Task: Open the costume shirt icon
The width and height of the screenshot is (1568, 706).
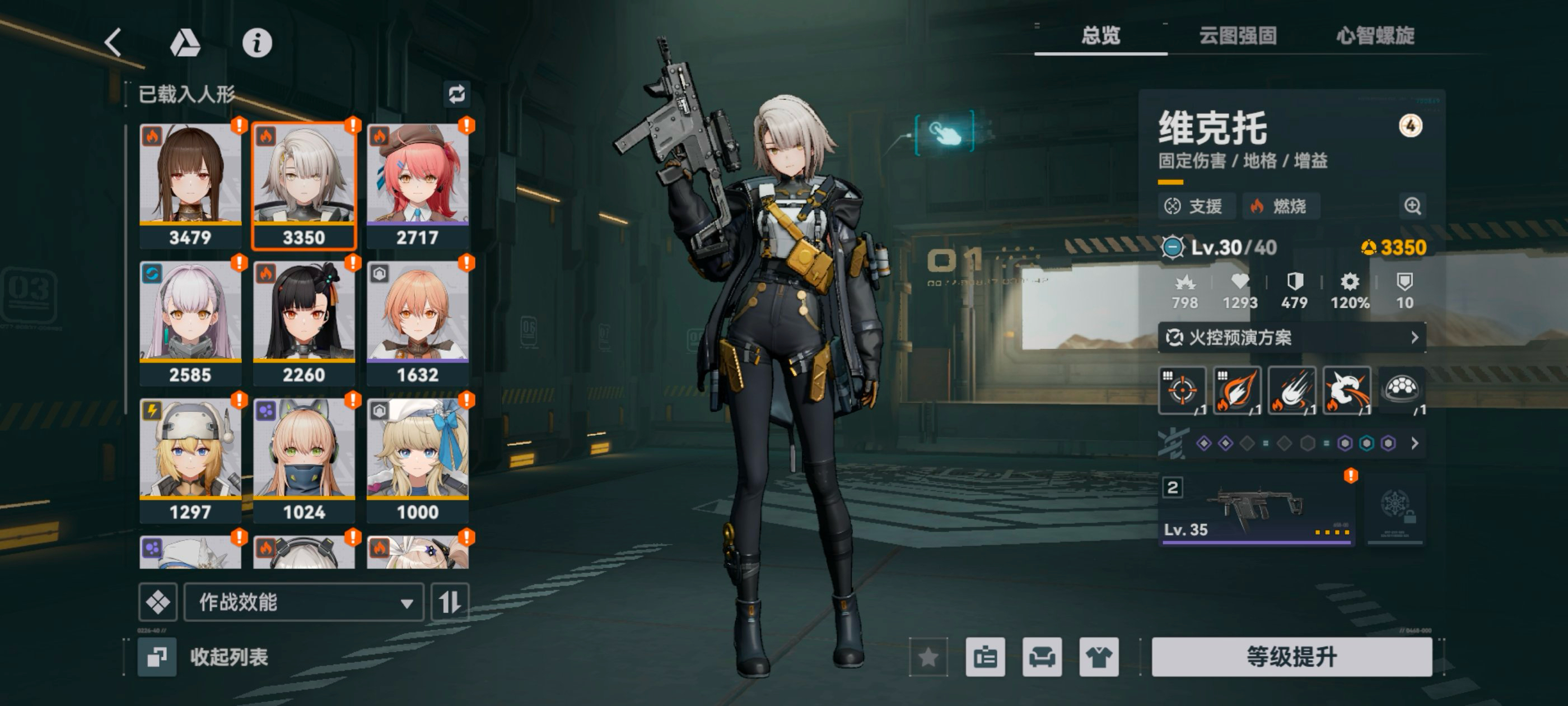Action: [1099, 657]
